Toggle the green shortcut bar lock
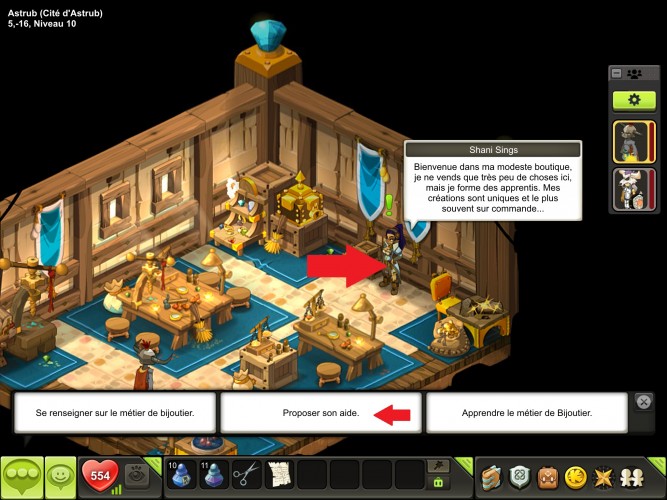Viewport: 667px width, 500px height. [x=437, y=483]
